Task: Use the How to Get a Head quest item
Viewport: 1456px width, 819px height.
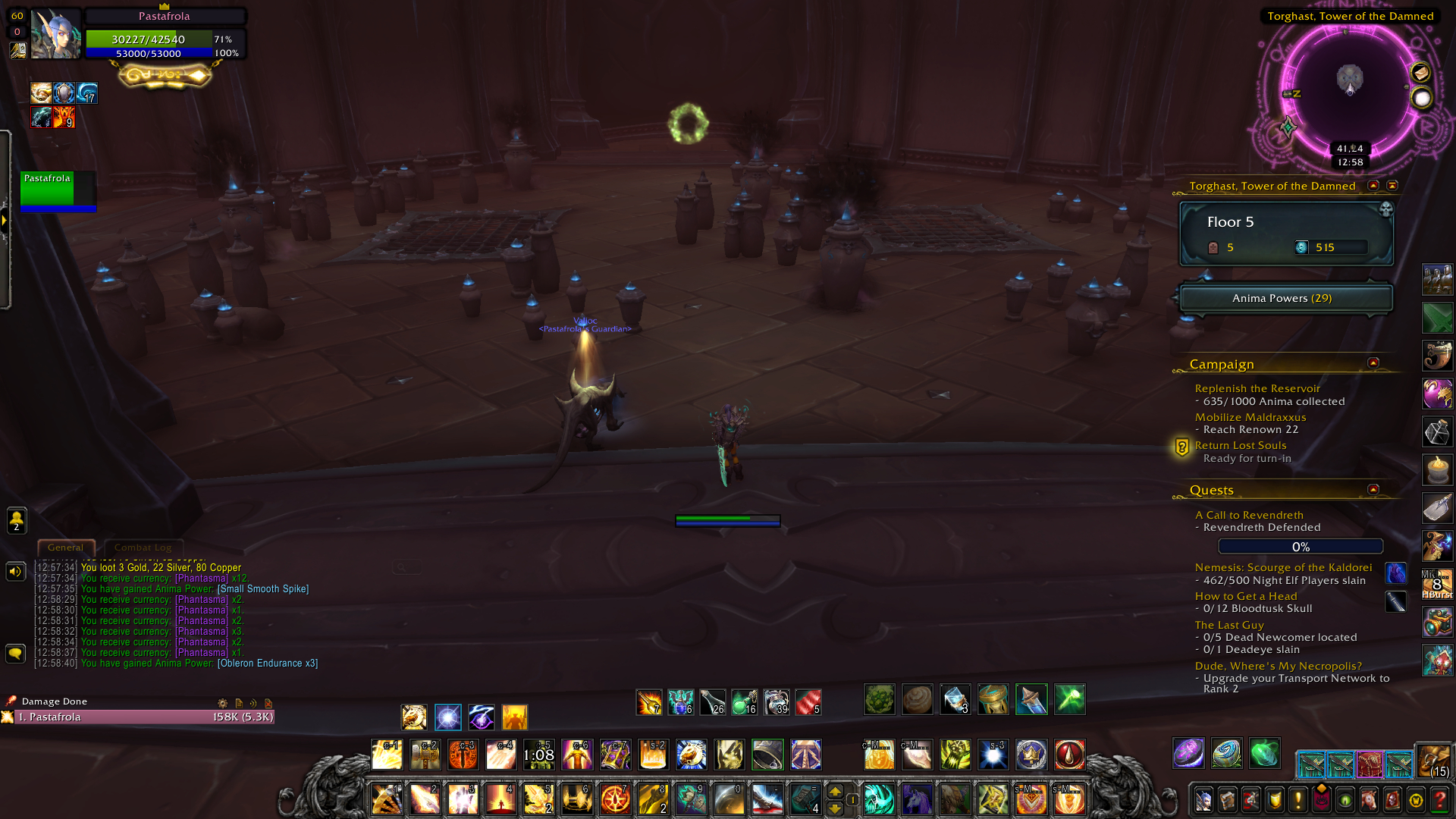Action: coord(1395,601)
